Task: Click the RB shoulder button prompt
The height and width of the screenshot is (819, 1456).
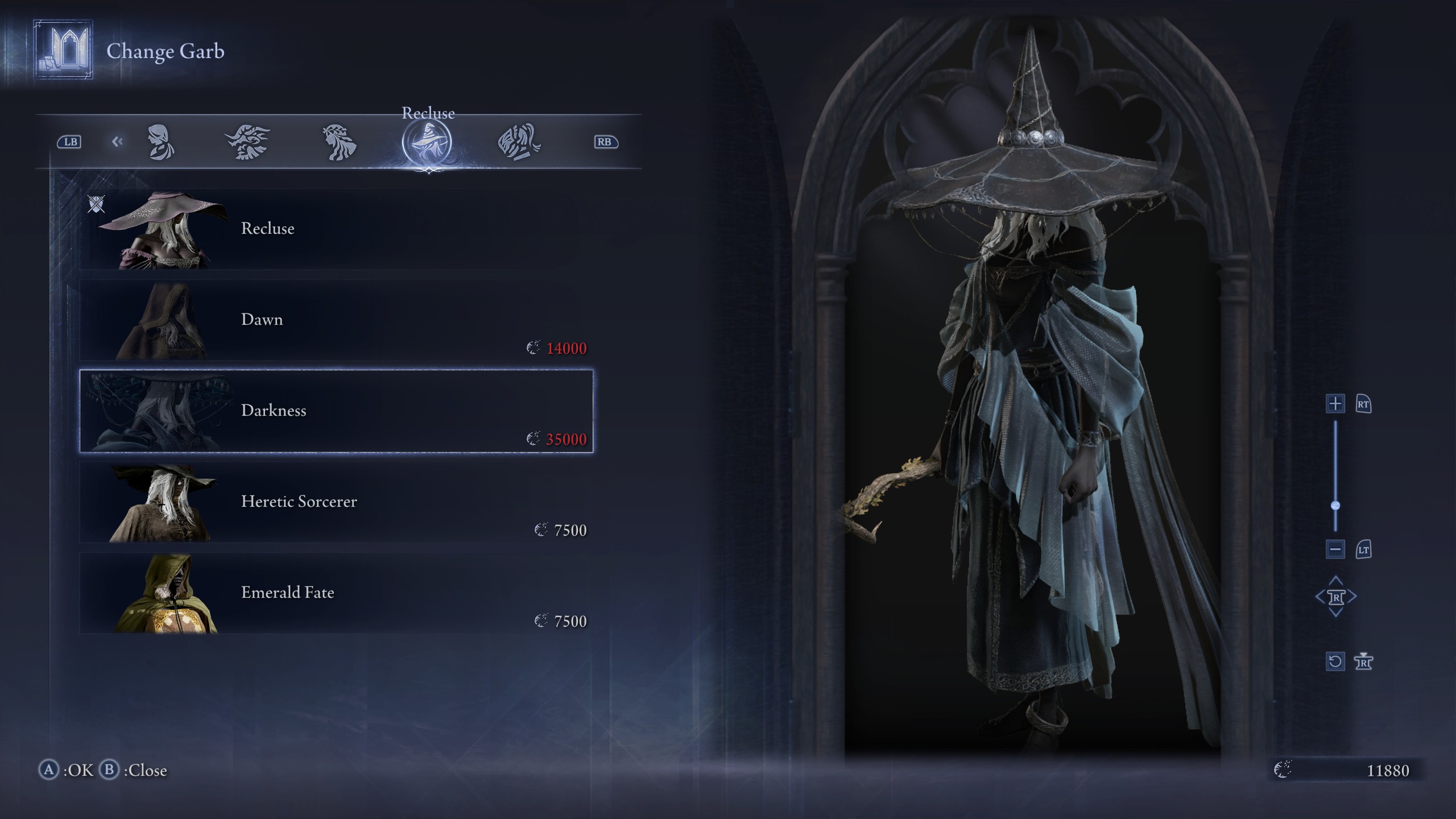Action: 605,142
